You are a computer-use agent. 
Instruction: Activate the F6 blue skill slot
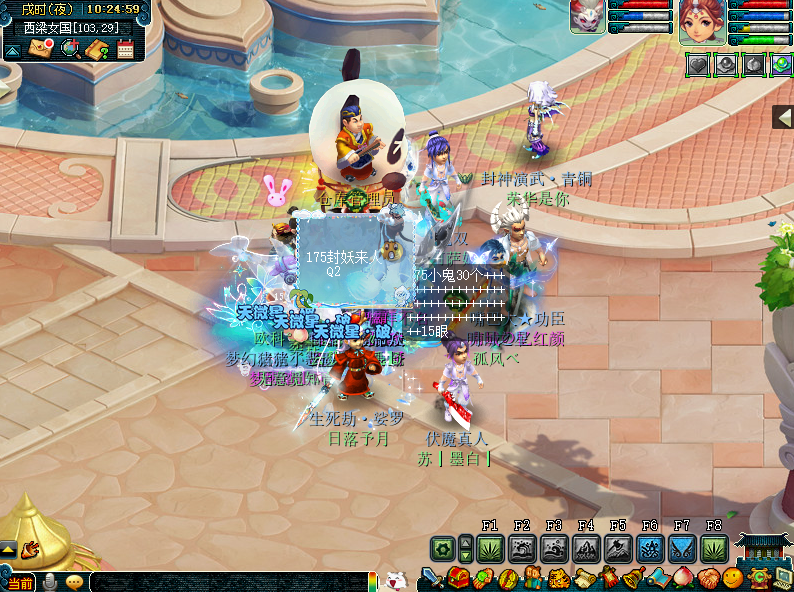click(650, 548)
